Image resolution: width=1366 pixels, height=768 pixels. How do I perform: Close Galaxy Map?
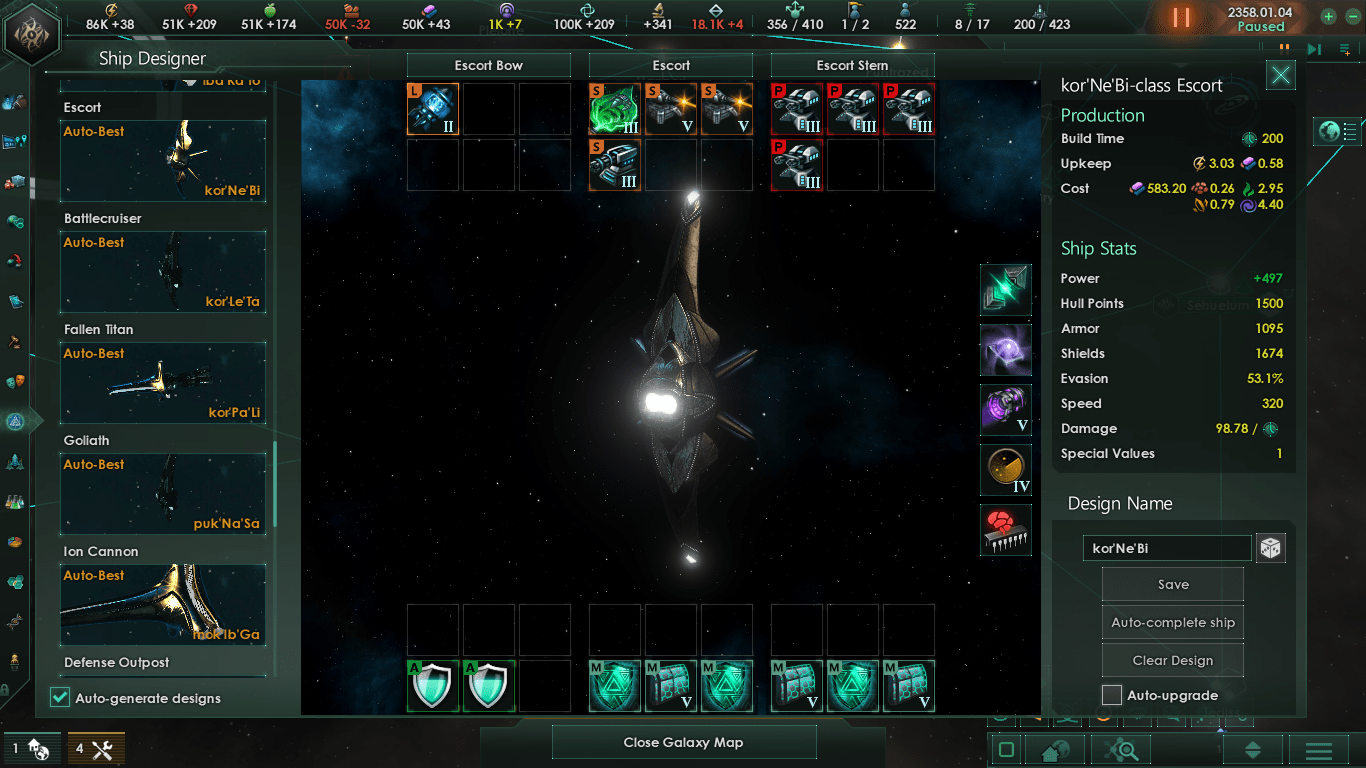pos(684,742)
